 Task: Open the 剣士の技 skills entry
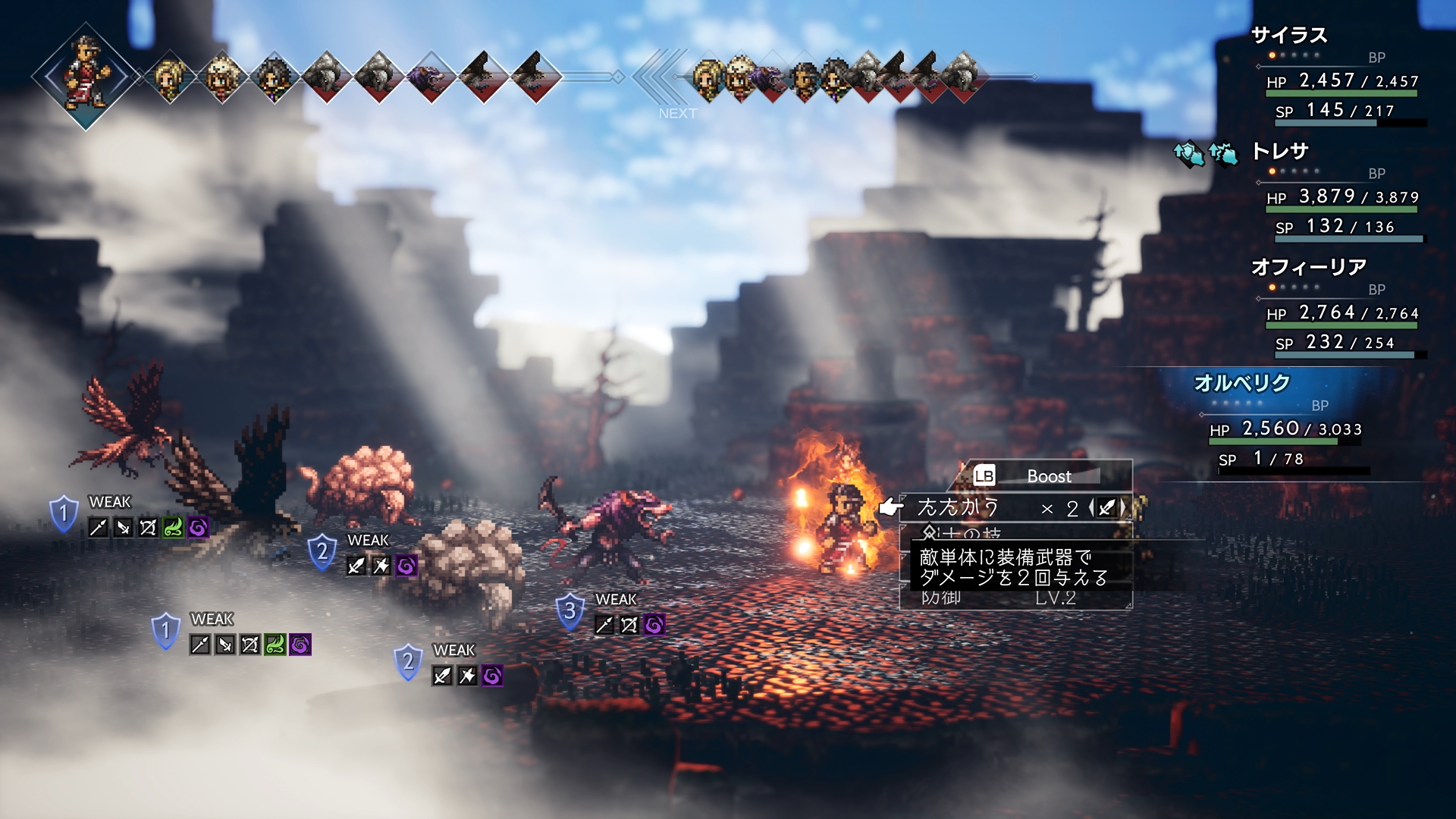[x=962, y=534]
